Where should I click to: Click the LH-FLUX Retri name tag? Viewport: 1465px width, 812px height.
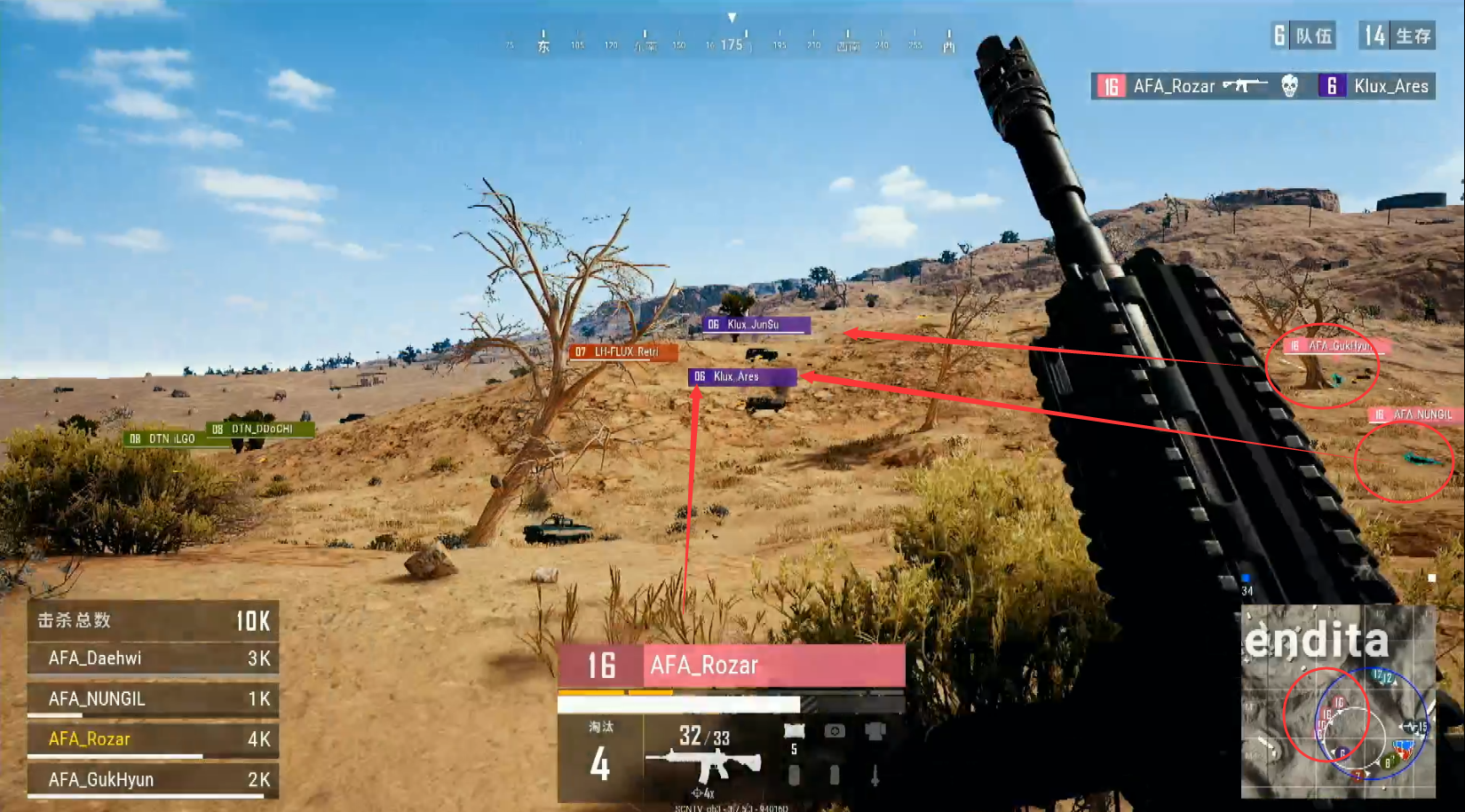coord(623,352)
